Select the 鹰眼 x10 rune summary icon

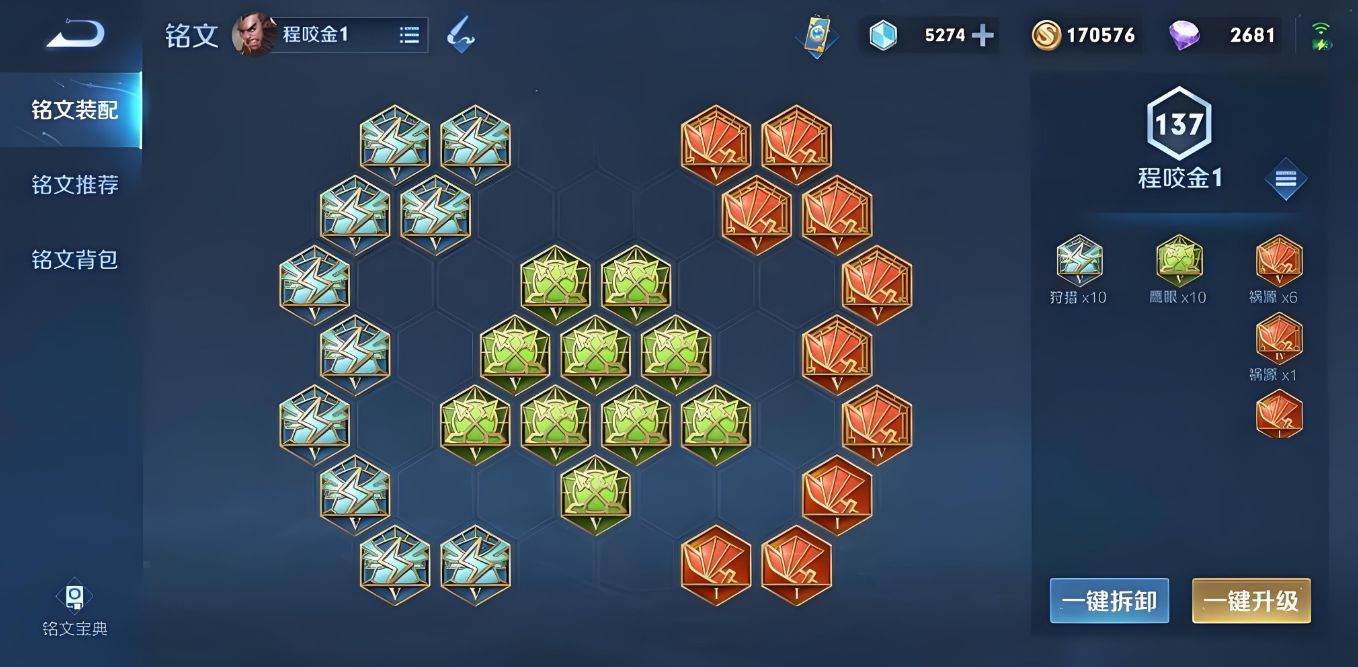coord(1179,262)
